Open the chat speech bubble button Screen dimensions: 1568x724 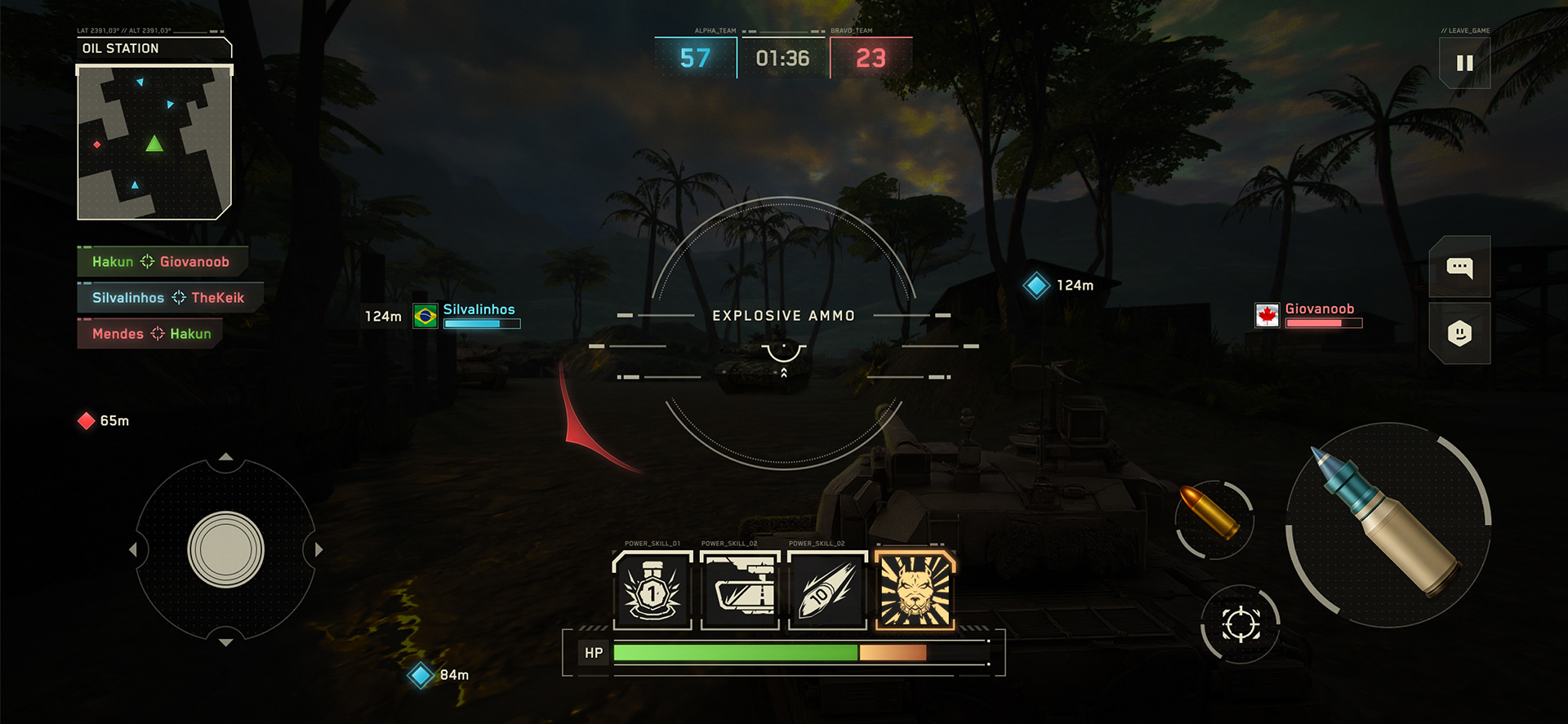(x=1459, y=267)
